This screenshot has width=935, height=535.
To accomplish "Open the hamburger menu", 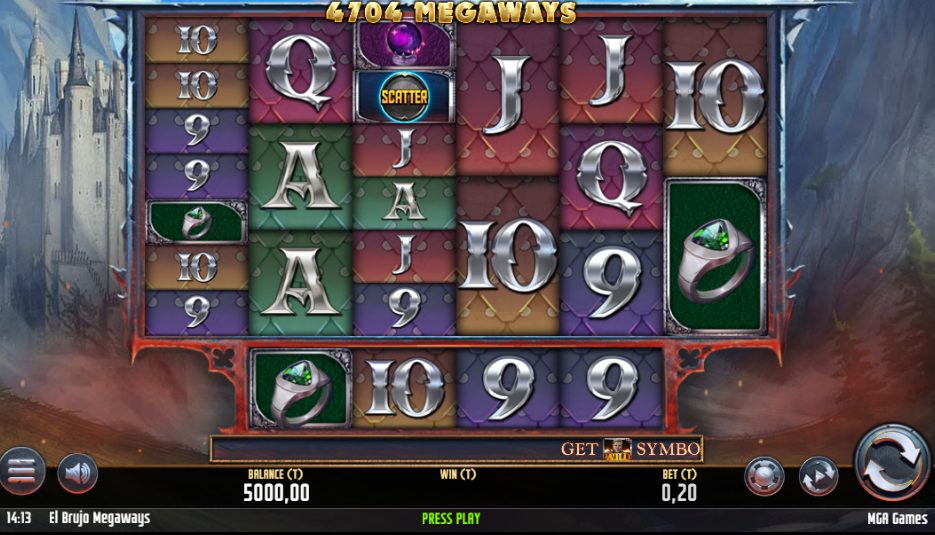I will click(x=20, y=471).
